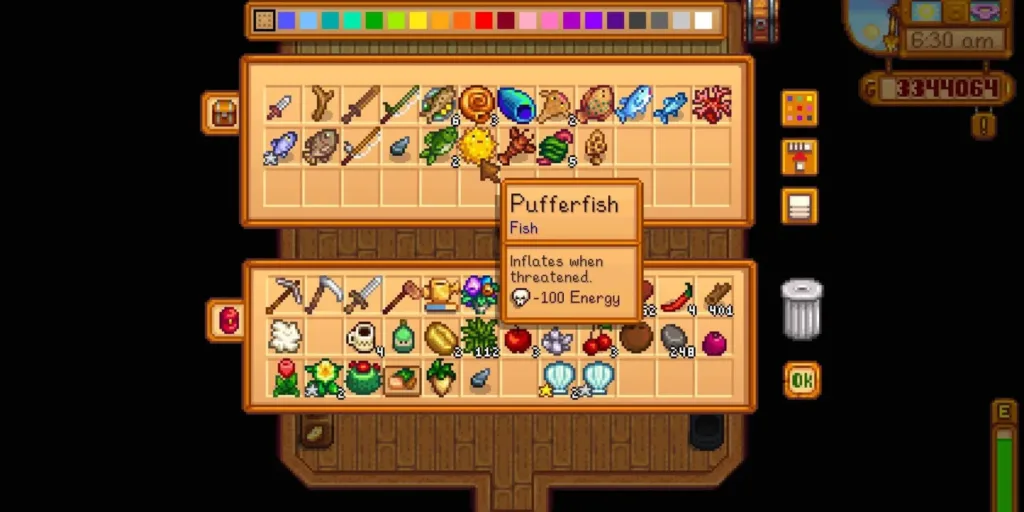This screenshot has height=512, width=1024.
Task: Add to existing stacks with the chest button
Action: [x=799, y=157]
